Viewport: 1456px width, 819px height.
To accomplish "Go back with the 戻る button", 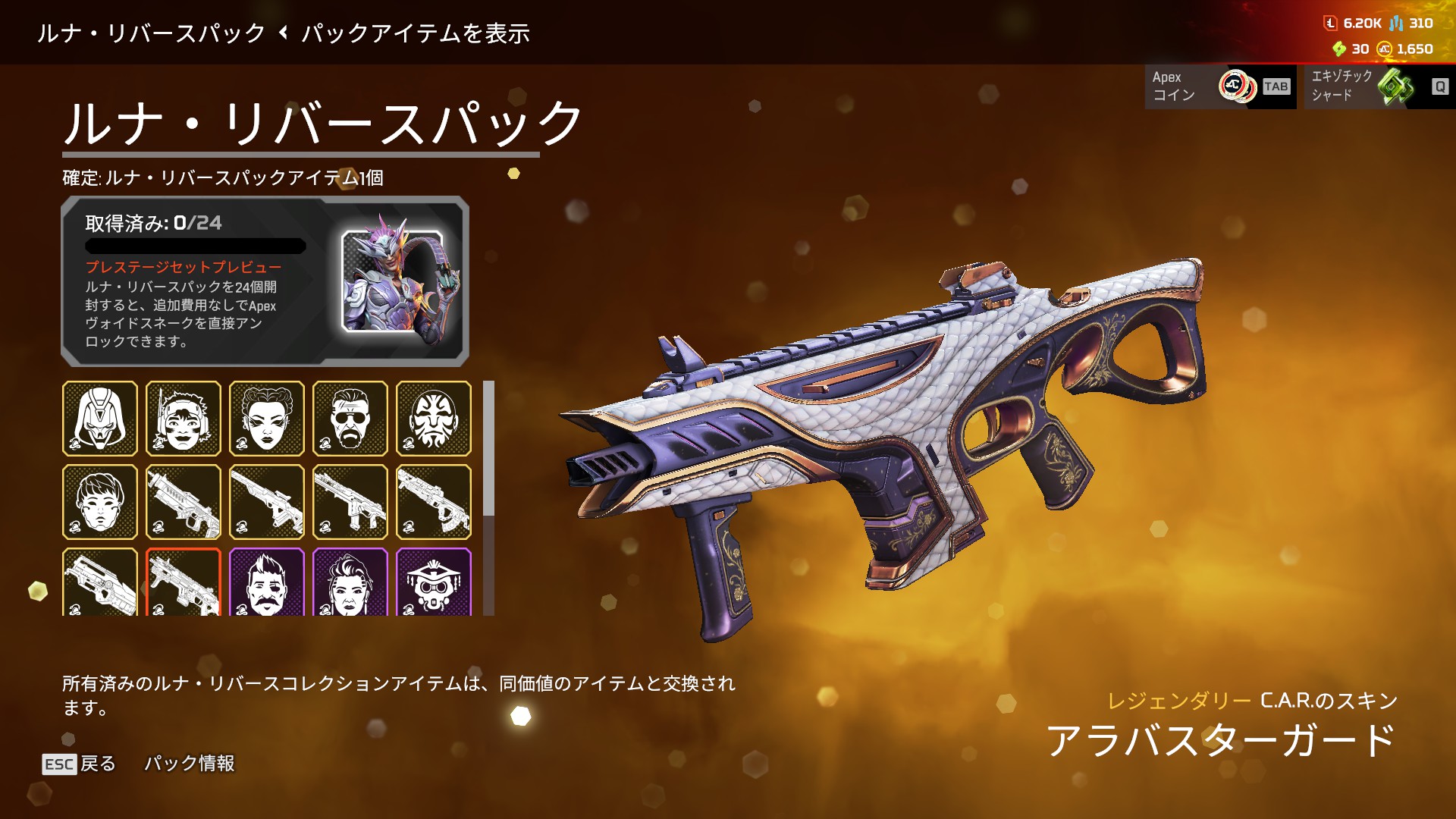I will click(x=80, y=764).
